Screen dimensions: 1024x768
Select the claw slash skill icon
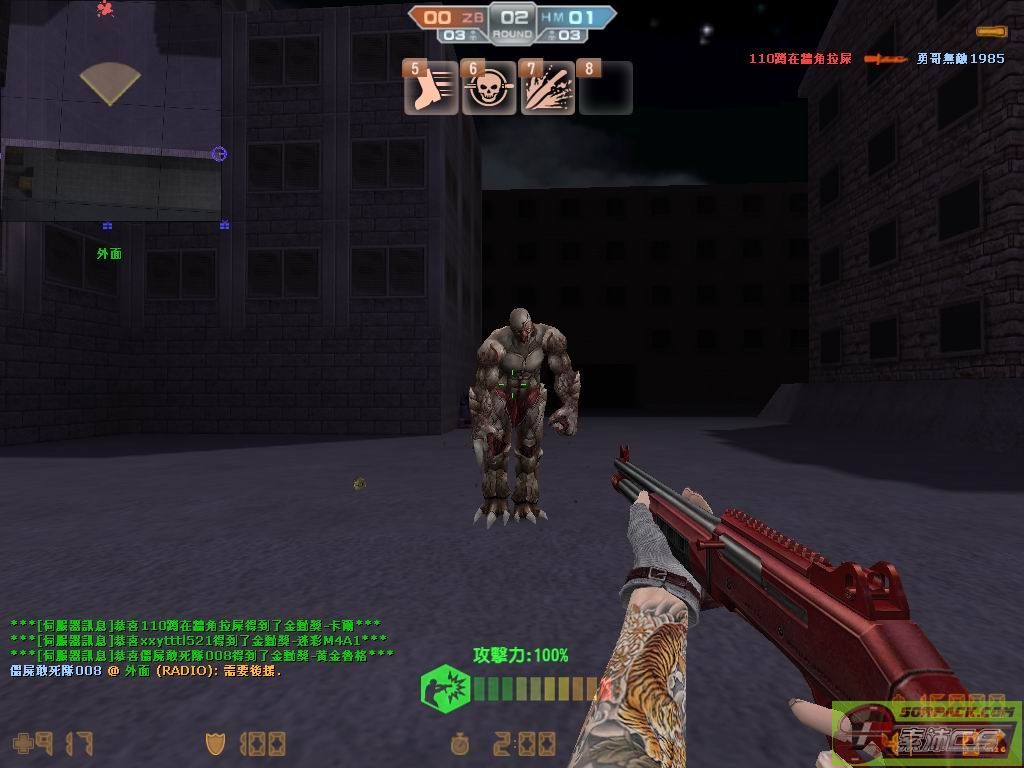(548, 89)
